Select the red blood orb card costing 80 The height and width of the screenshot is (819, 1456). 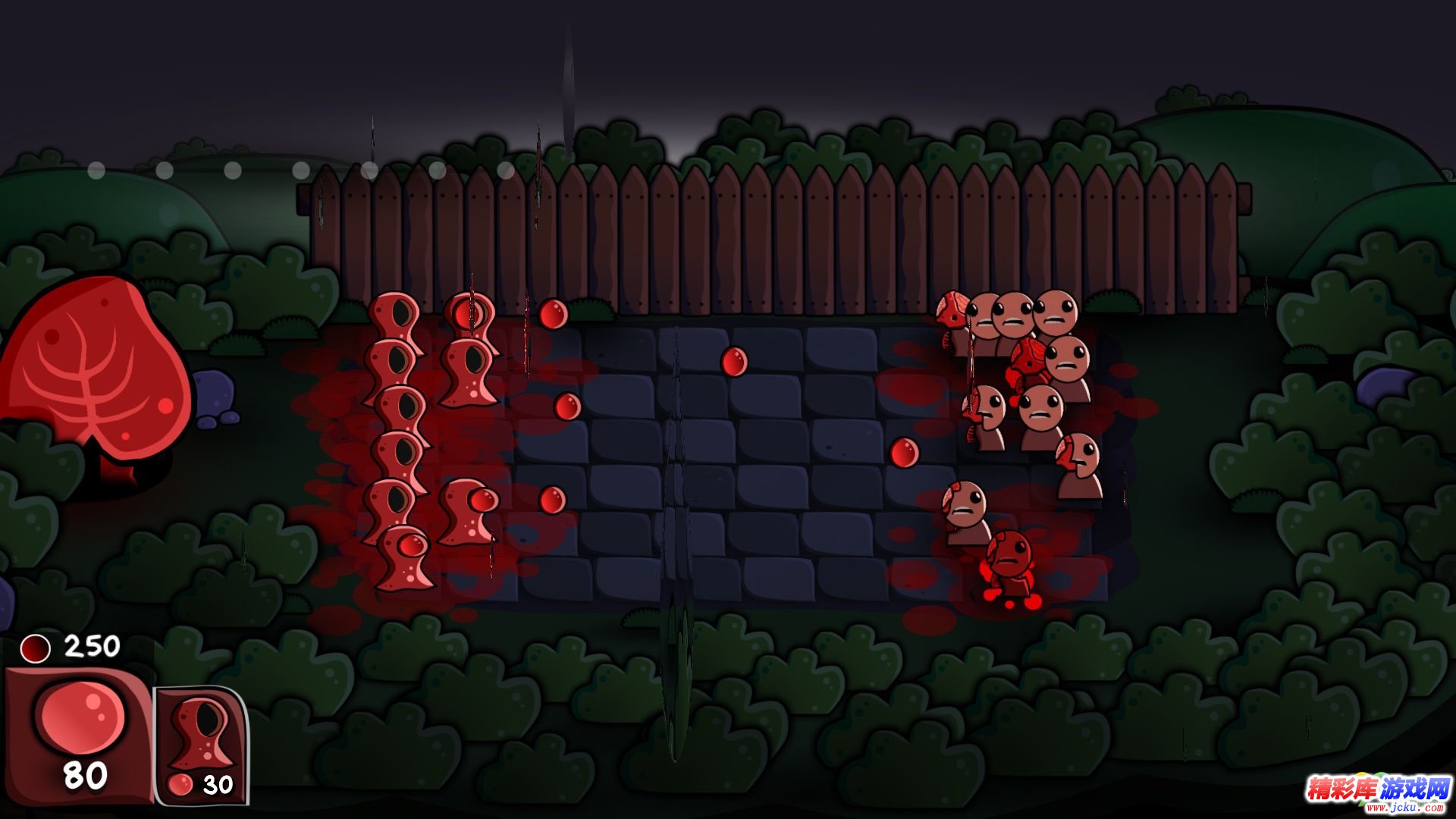pos(79,734)
